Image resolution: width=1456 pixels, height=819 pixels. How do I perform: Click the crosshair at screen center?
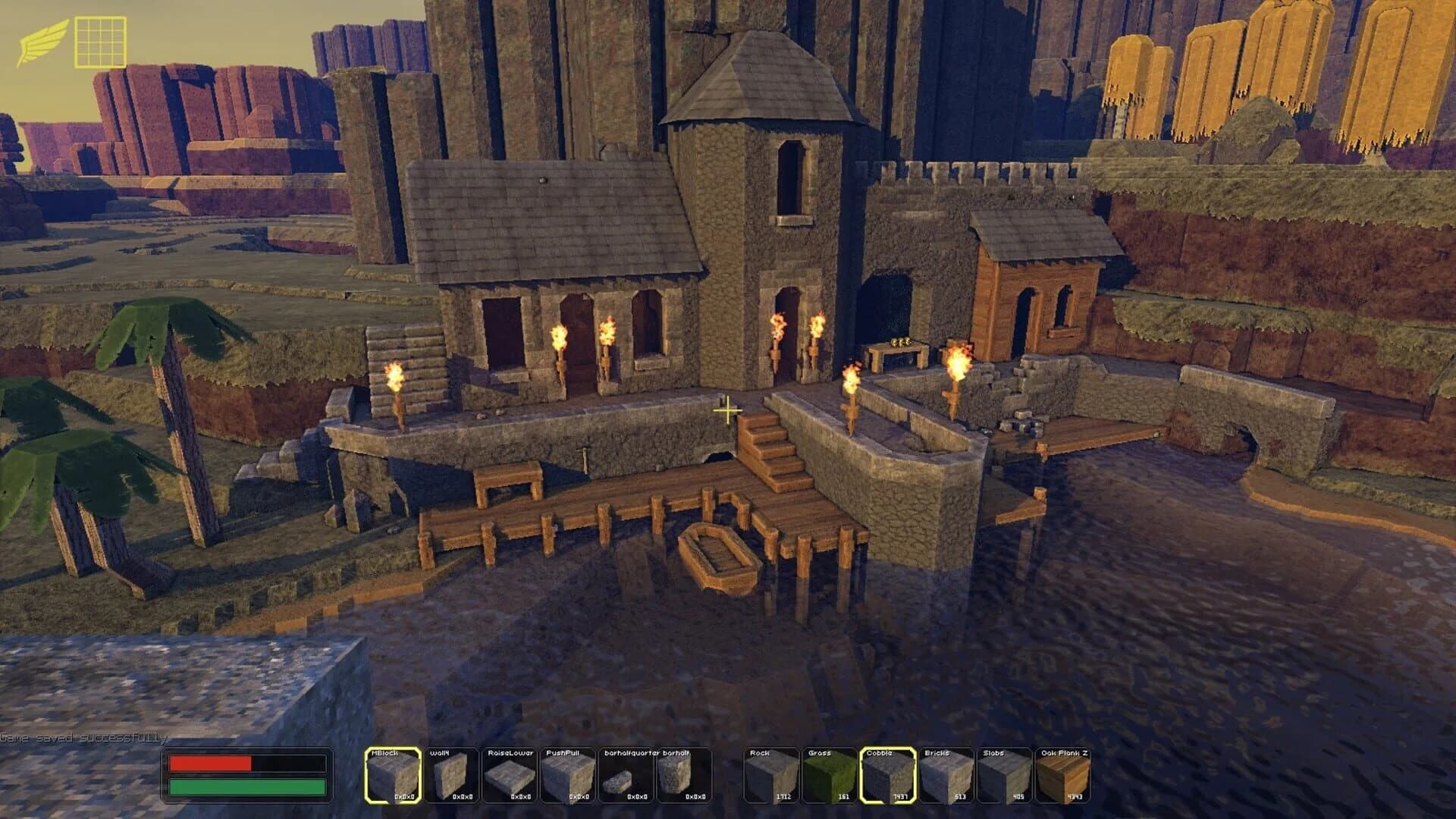[x=727, y=409]
